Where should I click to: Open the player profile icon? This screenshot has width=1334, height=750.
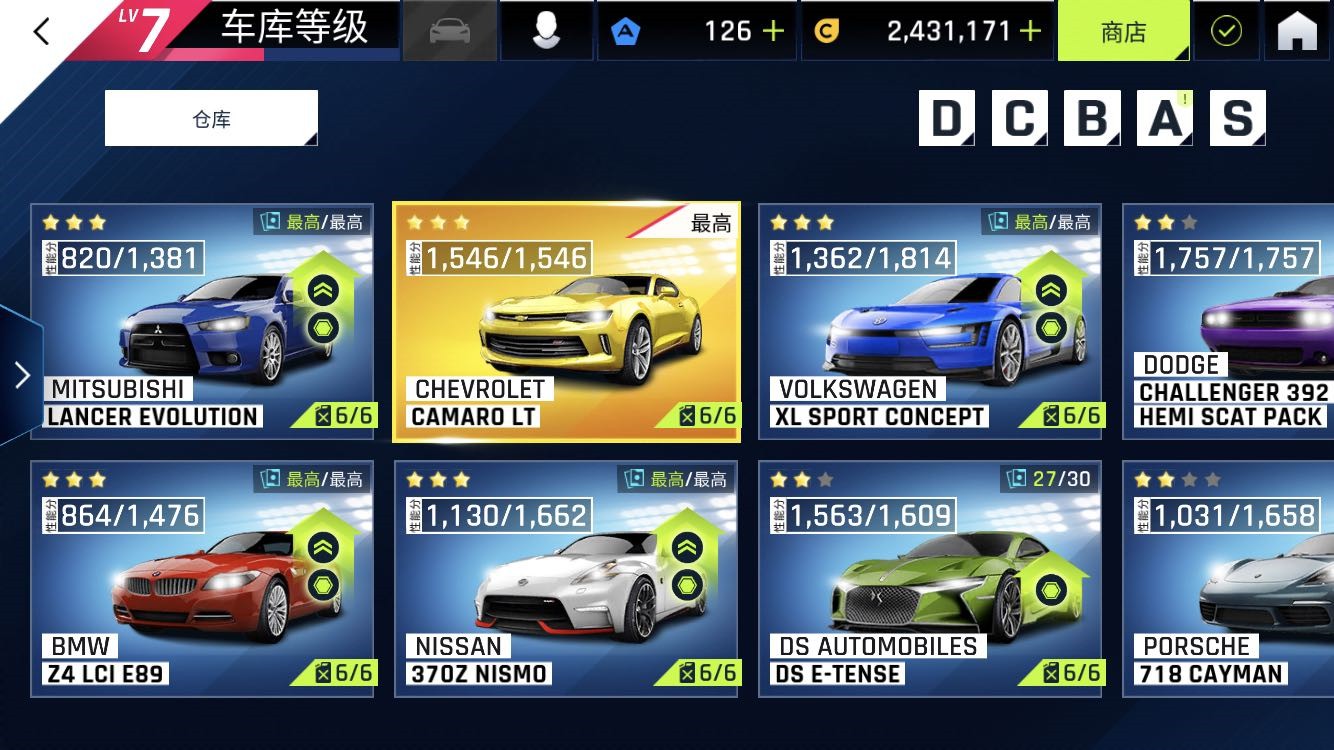tap(546, 30)
